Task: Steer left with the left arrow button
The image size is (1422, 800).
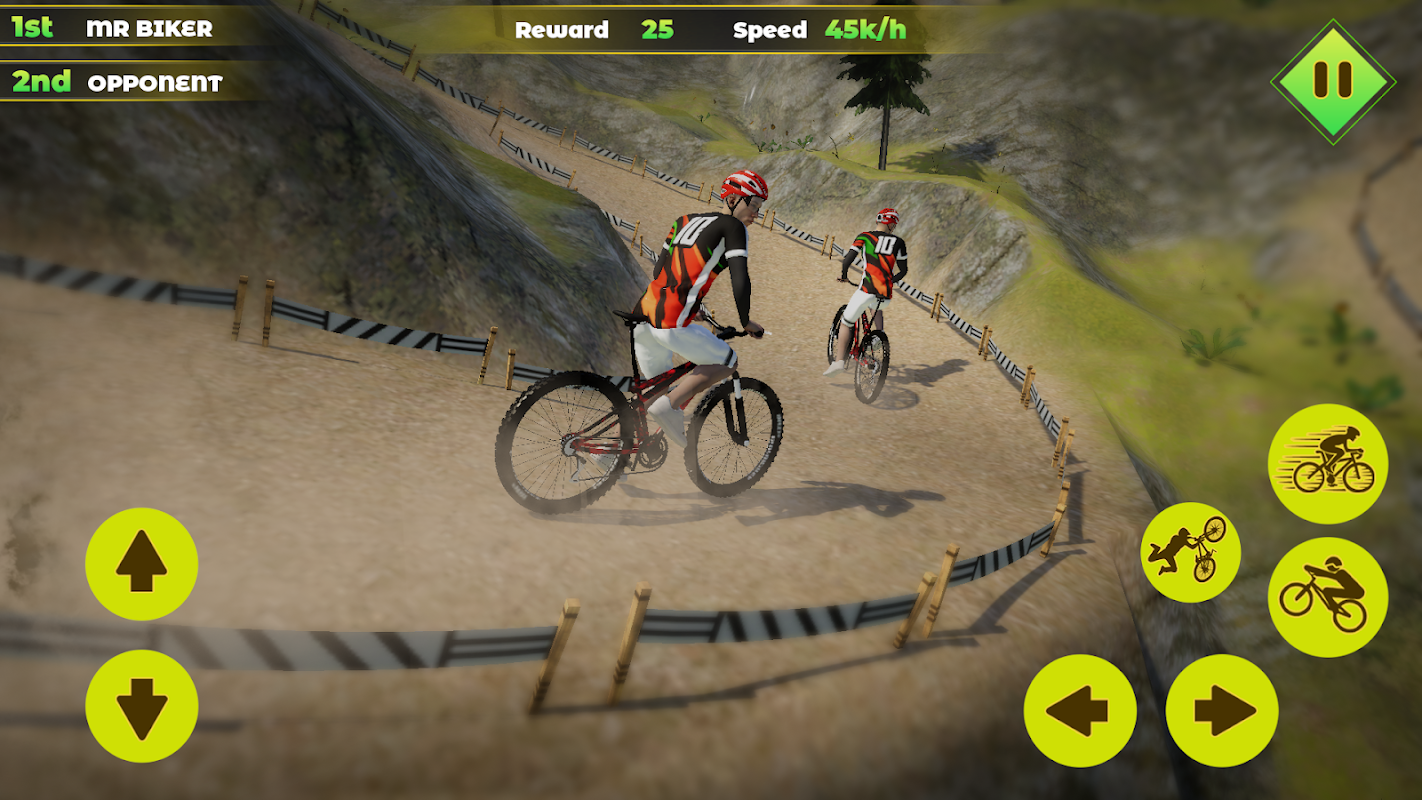Action: point(1080,711)
